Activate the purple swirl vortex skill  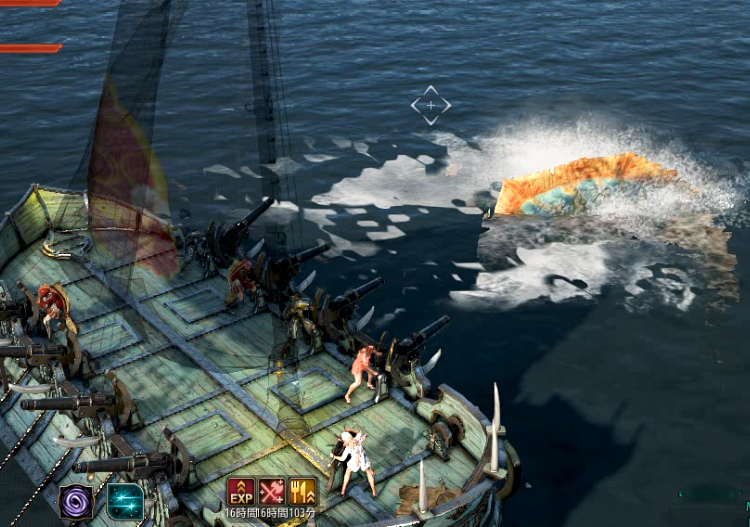76,501
